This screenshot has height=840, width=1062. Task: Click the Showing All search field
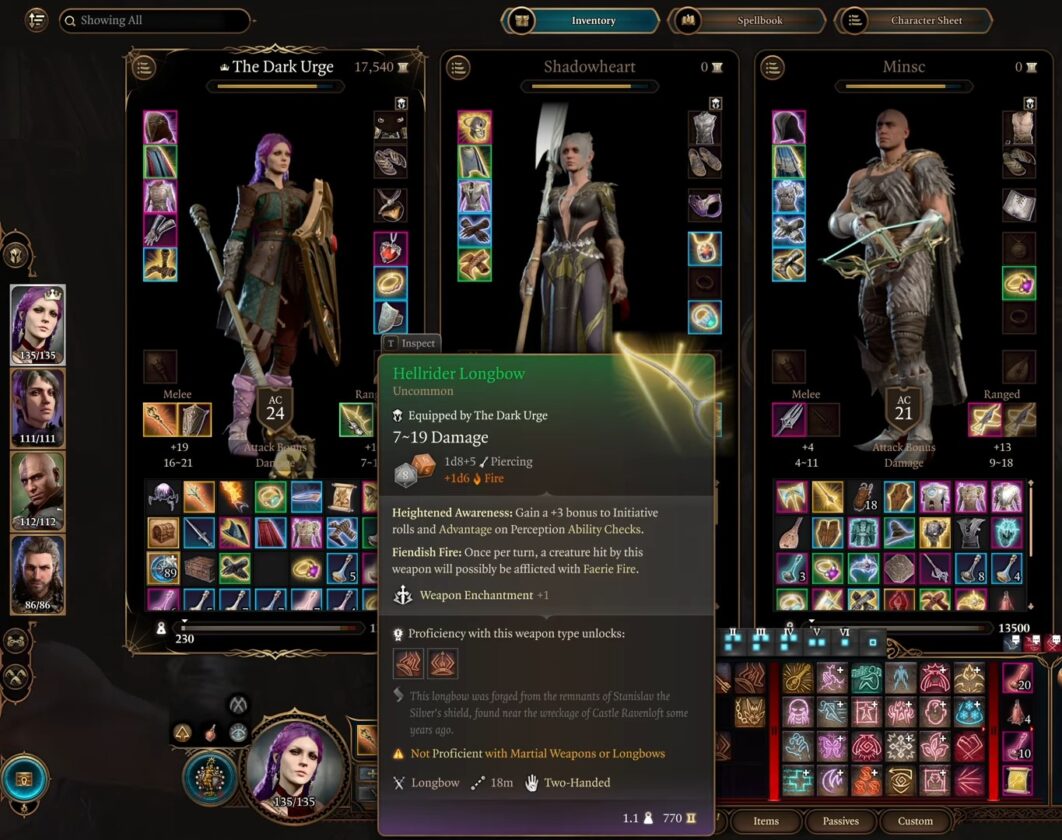(154, 20)
